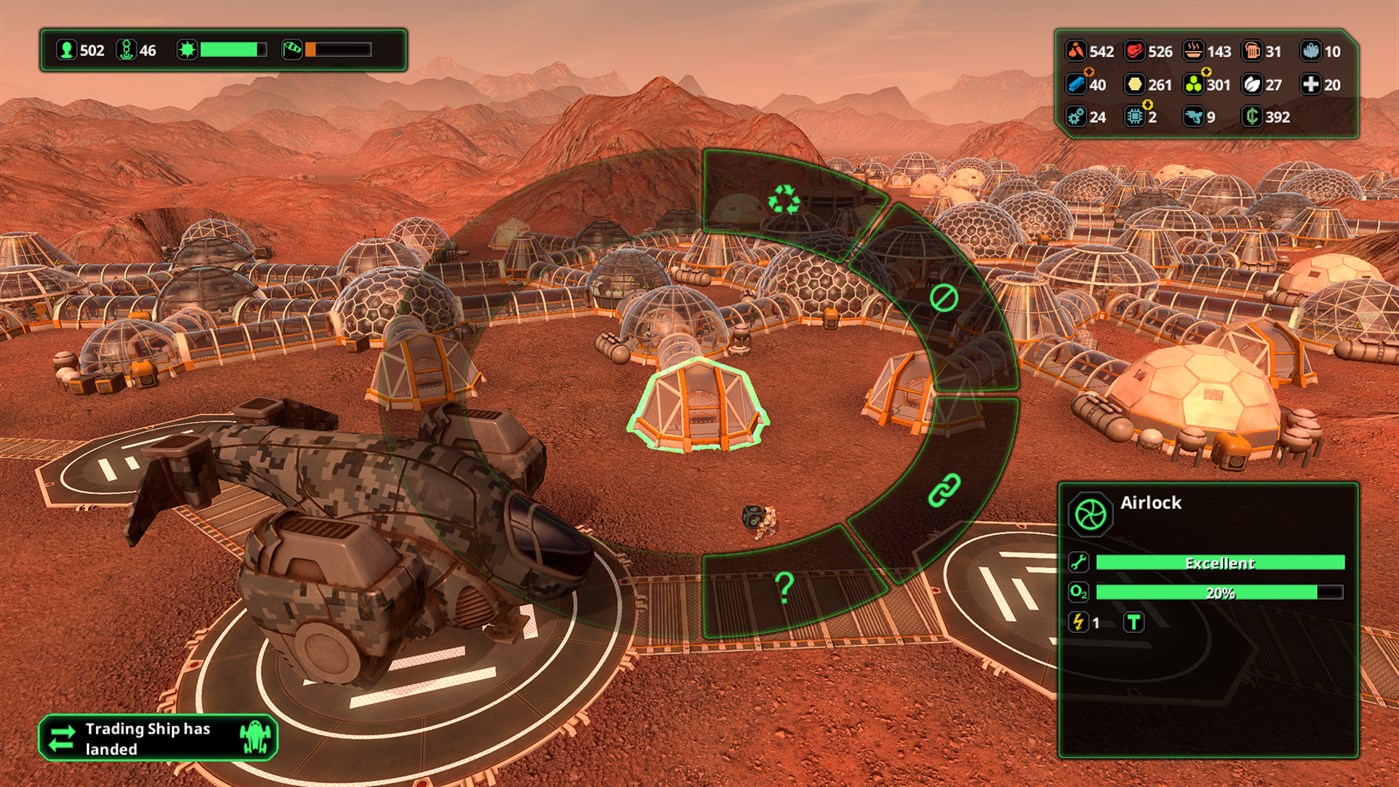Toggle the wrench condition indicator for the Airlock
The height and width of the screenshot is (787, 1399).
1079,562
